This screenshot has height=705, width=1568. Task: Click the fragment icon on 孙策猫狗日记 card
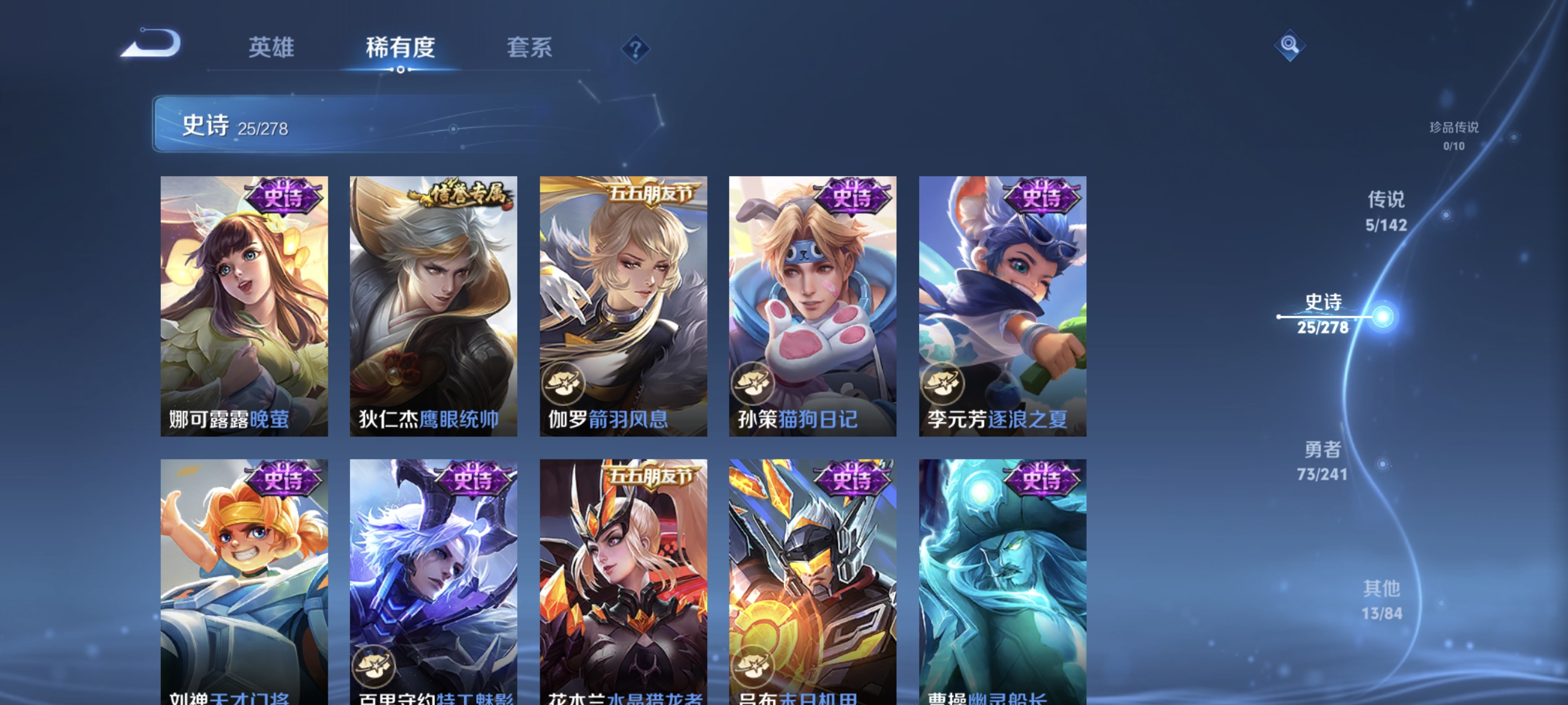pyautogui.click(x=752, y=384)
